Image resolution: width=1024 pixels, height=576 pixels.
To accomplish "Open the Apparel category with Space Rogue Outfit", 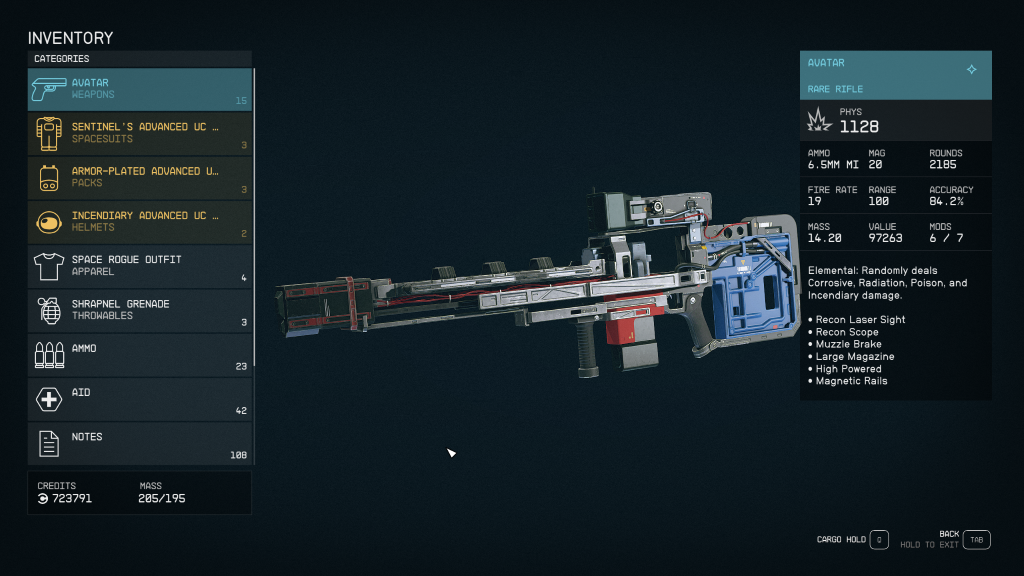I will (140, 266).
